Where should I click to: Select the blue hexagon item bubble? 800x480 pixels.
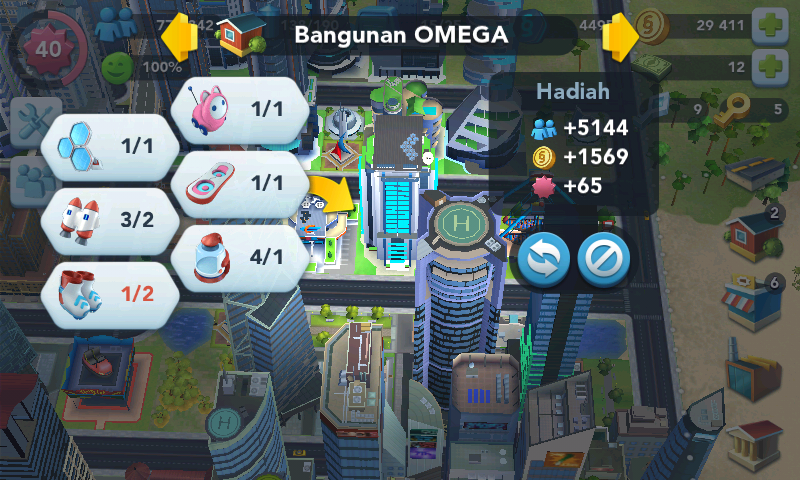point(110,147)
